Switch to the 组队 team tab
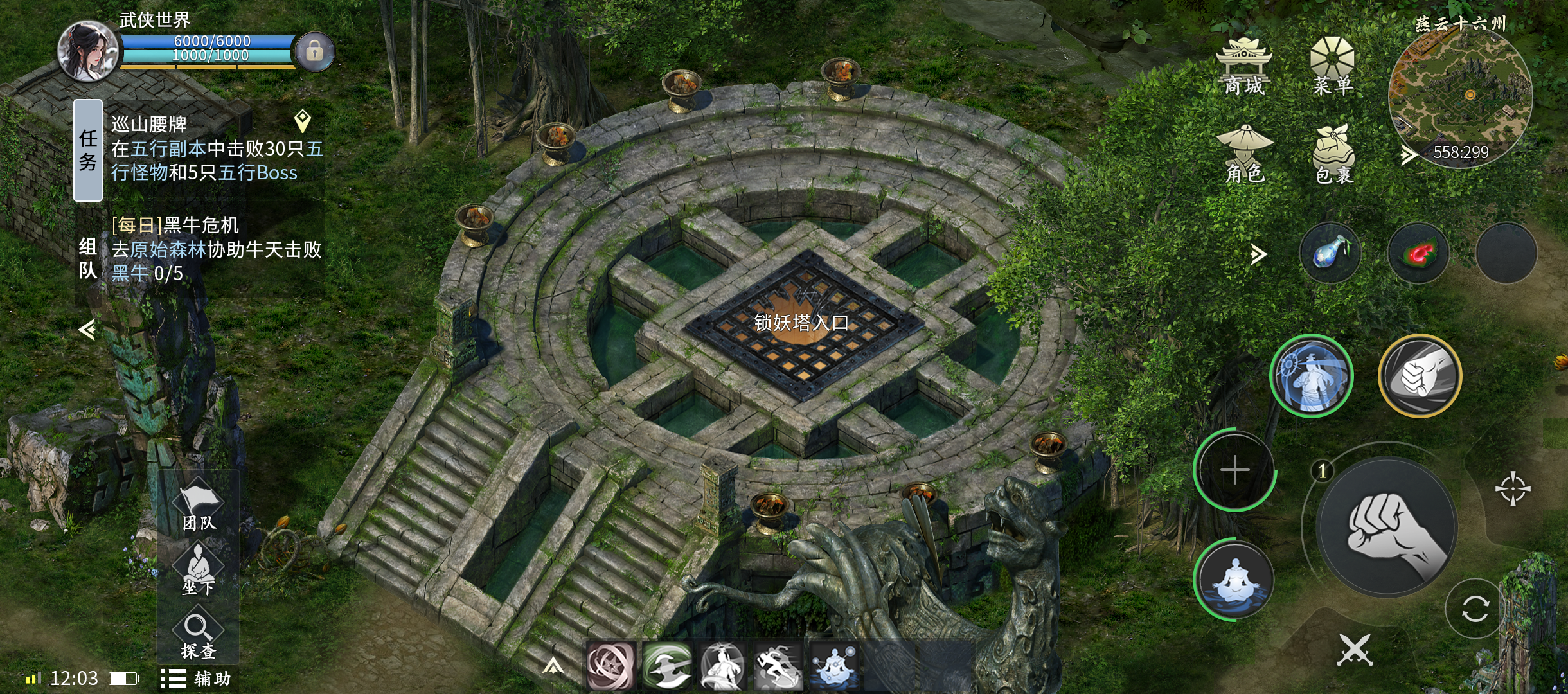Viewport: 1568px width, 694px height. pyautogui.click(x=88, y=258)
